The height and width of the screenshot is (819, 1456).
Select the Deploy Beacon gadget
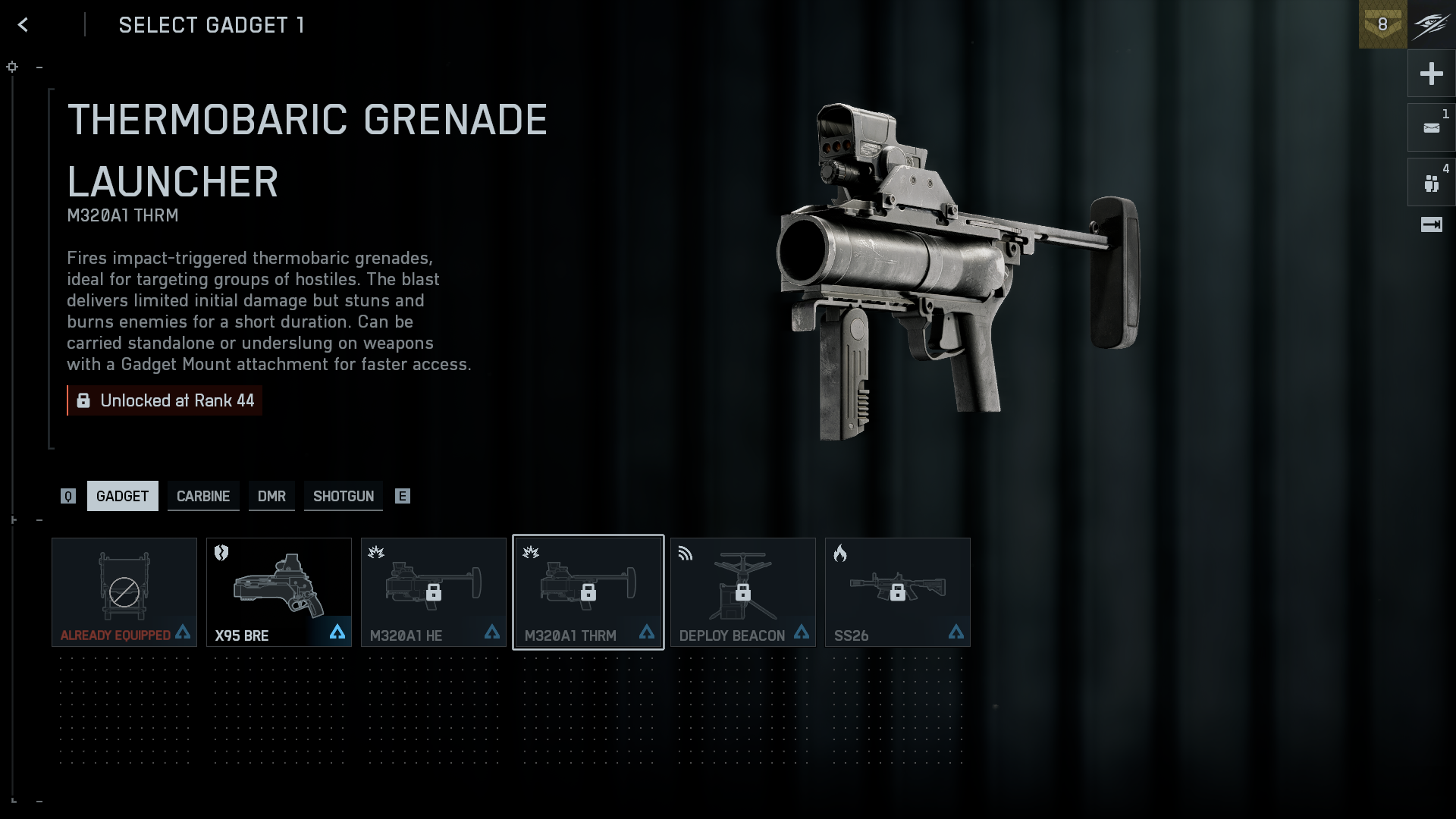(743, 592)
